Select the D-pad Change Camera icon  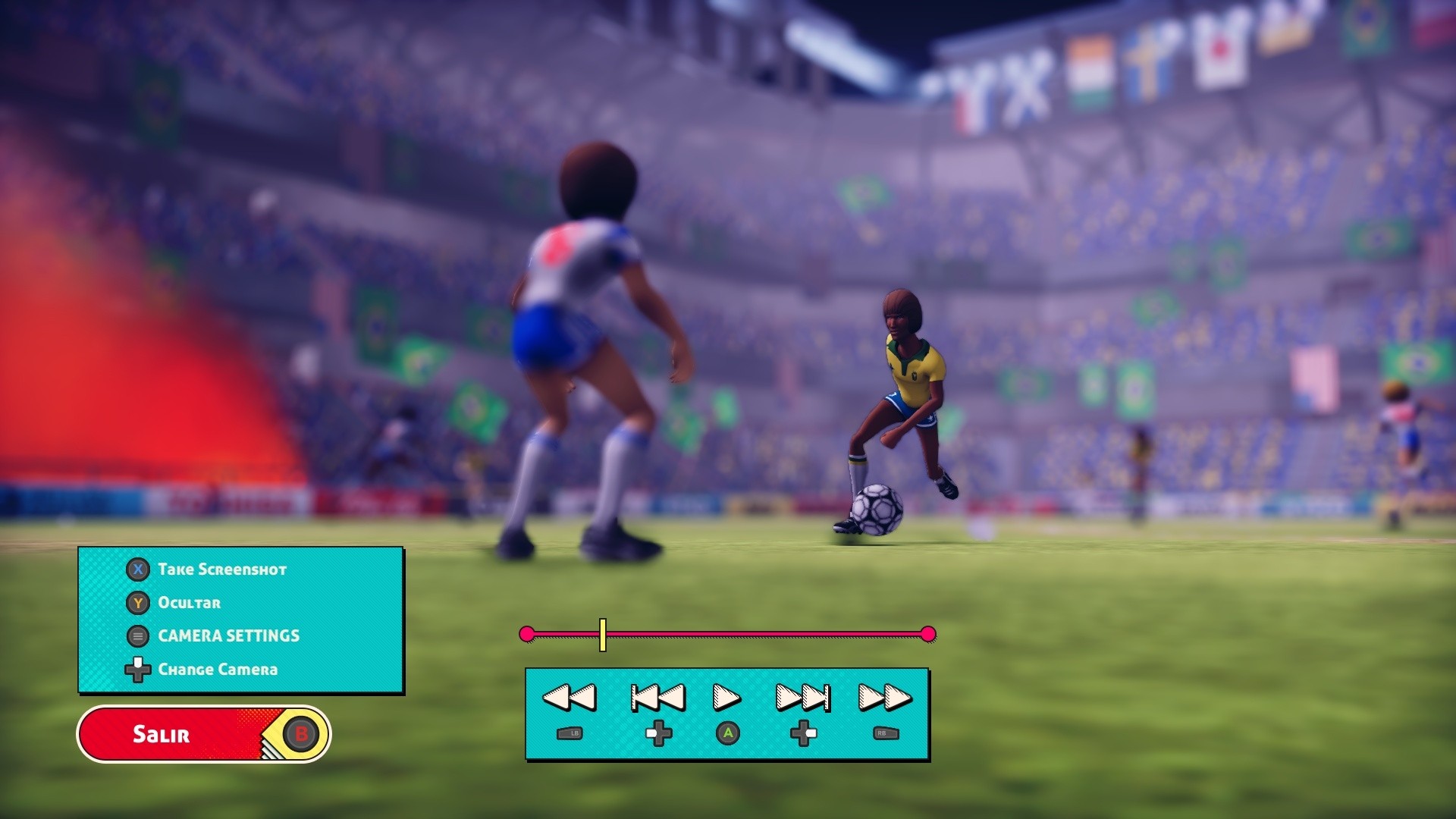(x=136, y=670)
